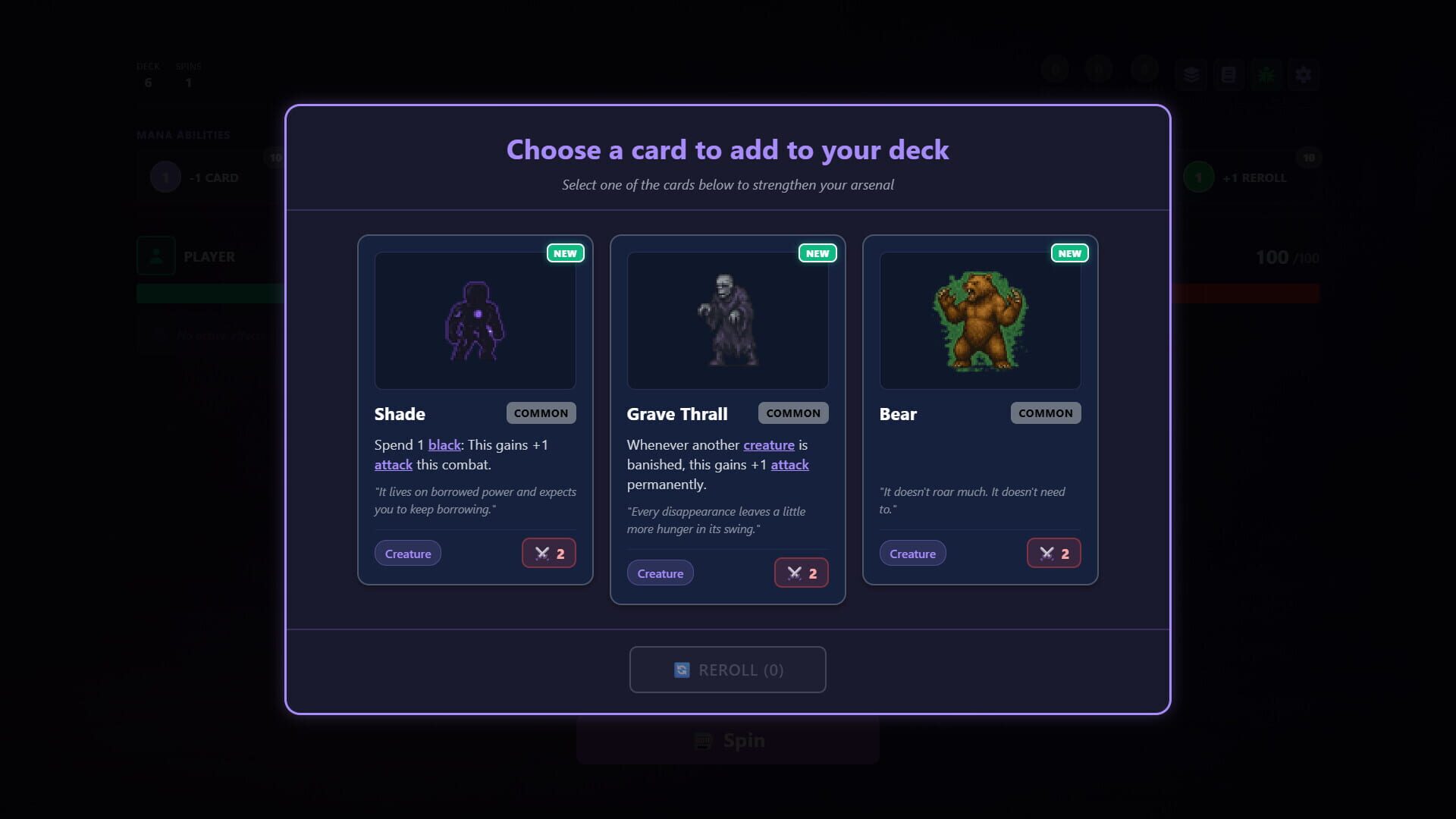Click the green bug report icon
Viewport: 1456px width, 819px height.
click(x=1266, y=74)
